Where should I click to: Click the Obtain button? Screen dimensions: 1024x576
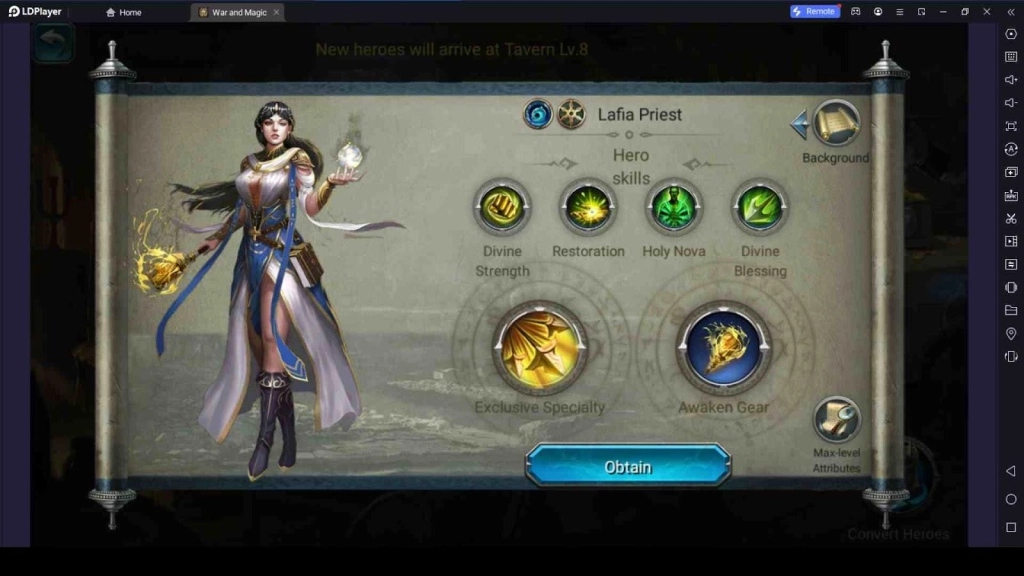point(628,466)
